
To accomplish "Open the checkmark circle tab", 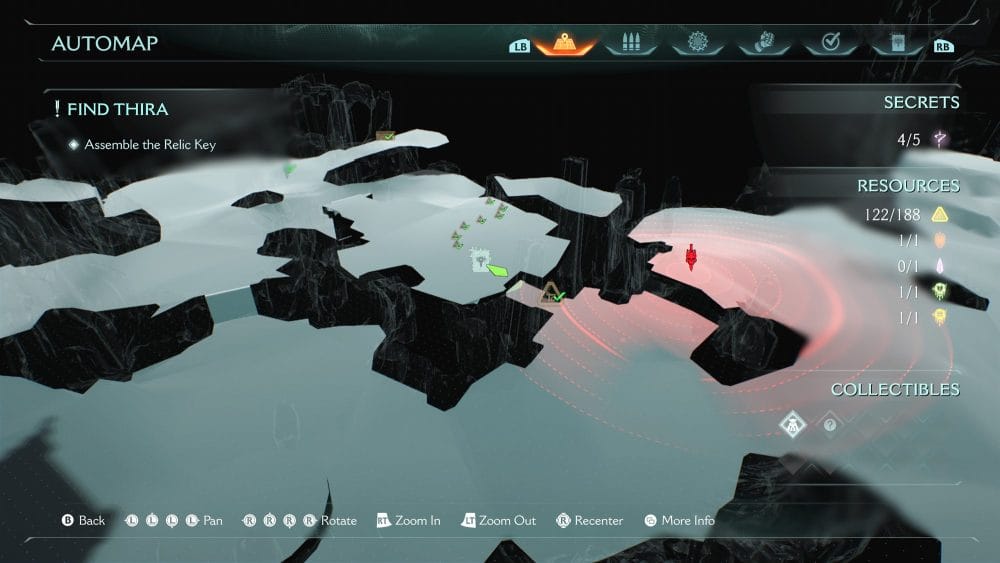I will (829, 44).
